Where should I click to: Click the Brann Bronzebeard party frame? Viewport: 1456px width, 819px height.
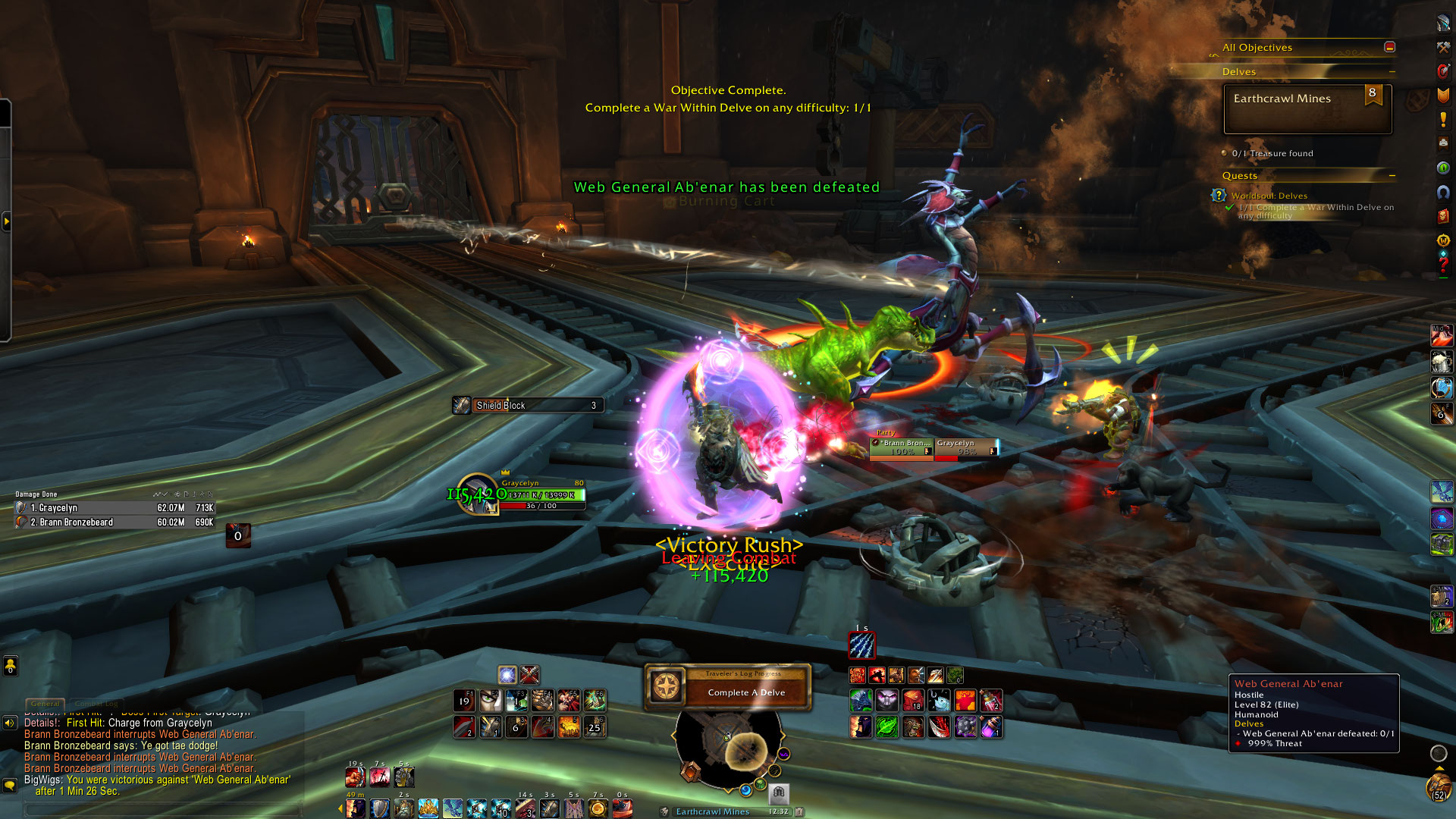click(902, 447)
